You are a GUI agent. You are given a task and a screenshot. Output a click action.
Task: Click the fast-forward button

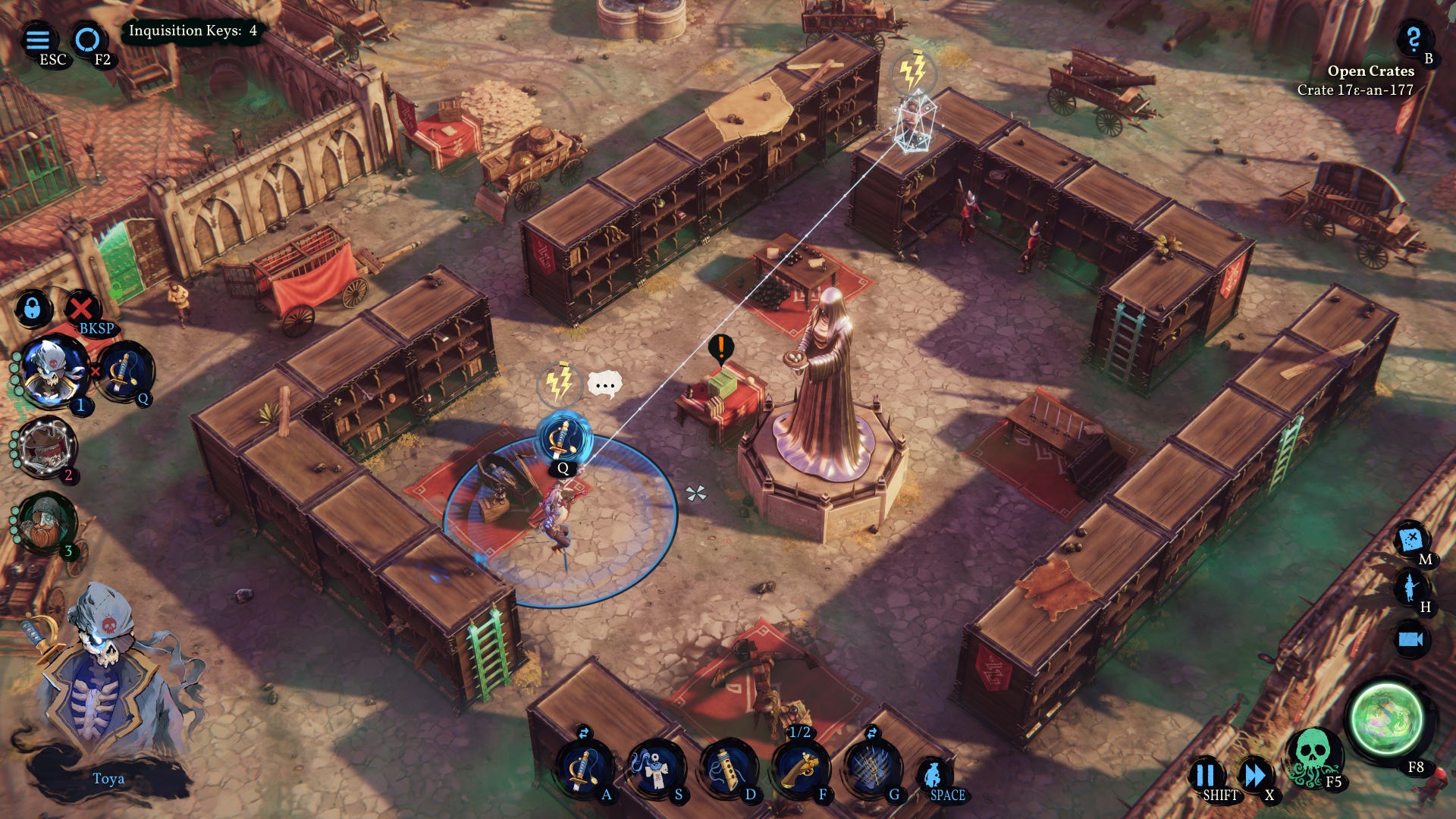(1255, 774)
